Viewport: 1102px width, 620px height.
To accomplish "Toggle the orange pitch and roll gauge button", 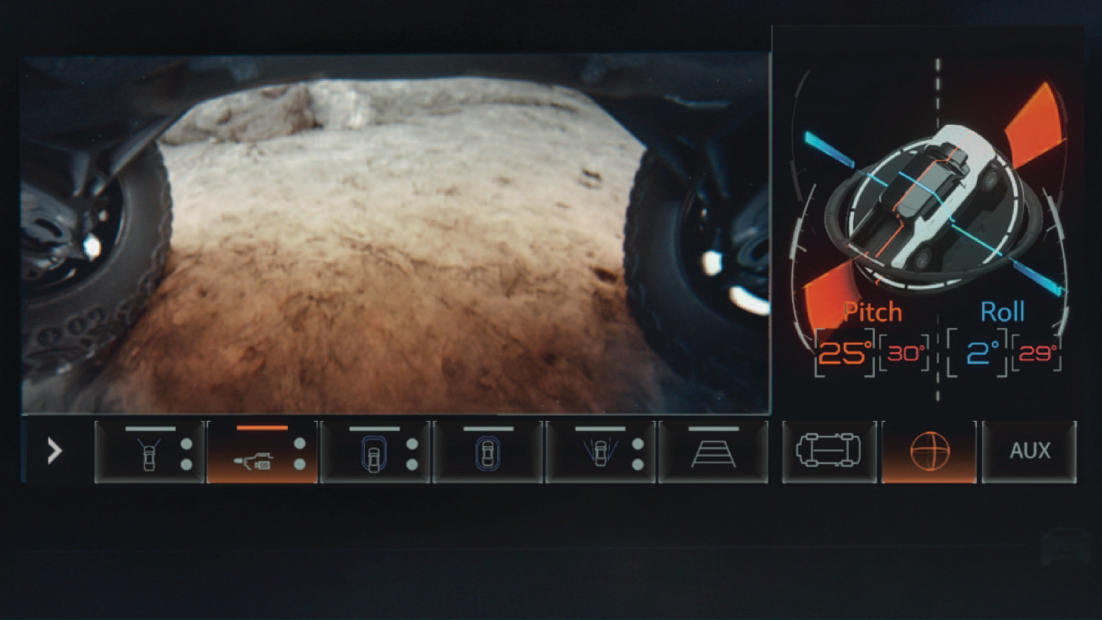I will tap(928, 451).
